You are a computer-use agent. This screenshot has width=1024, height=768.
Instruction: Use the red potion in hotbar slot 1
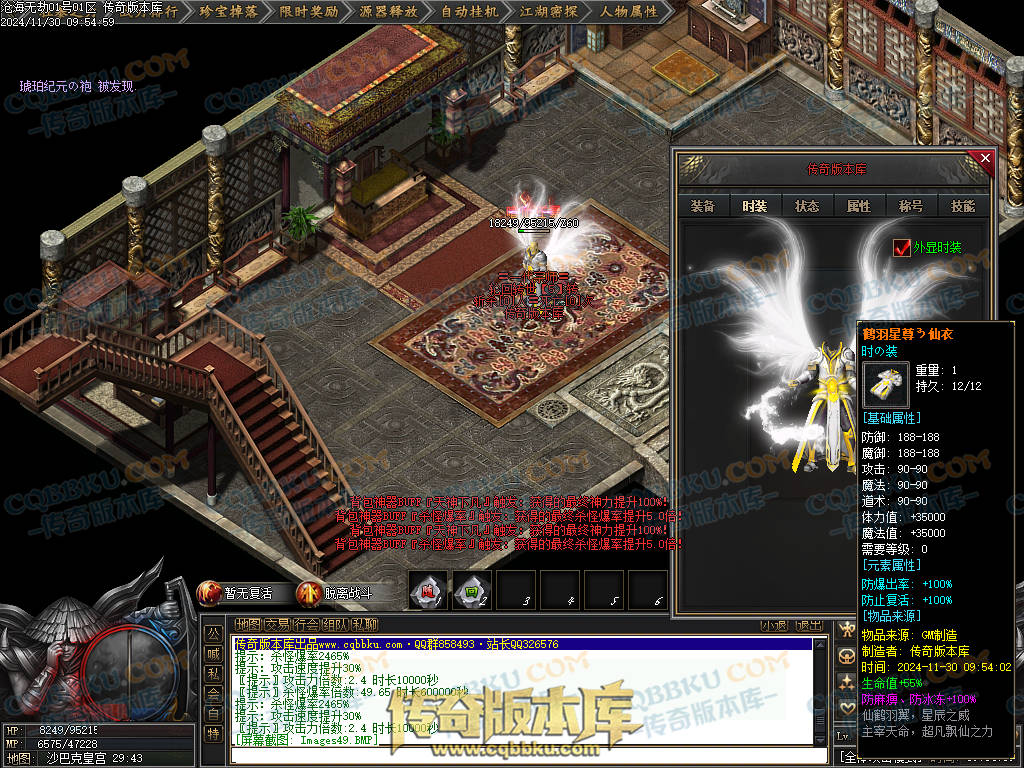tap(427, 591)
